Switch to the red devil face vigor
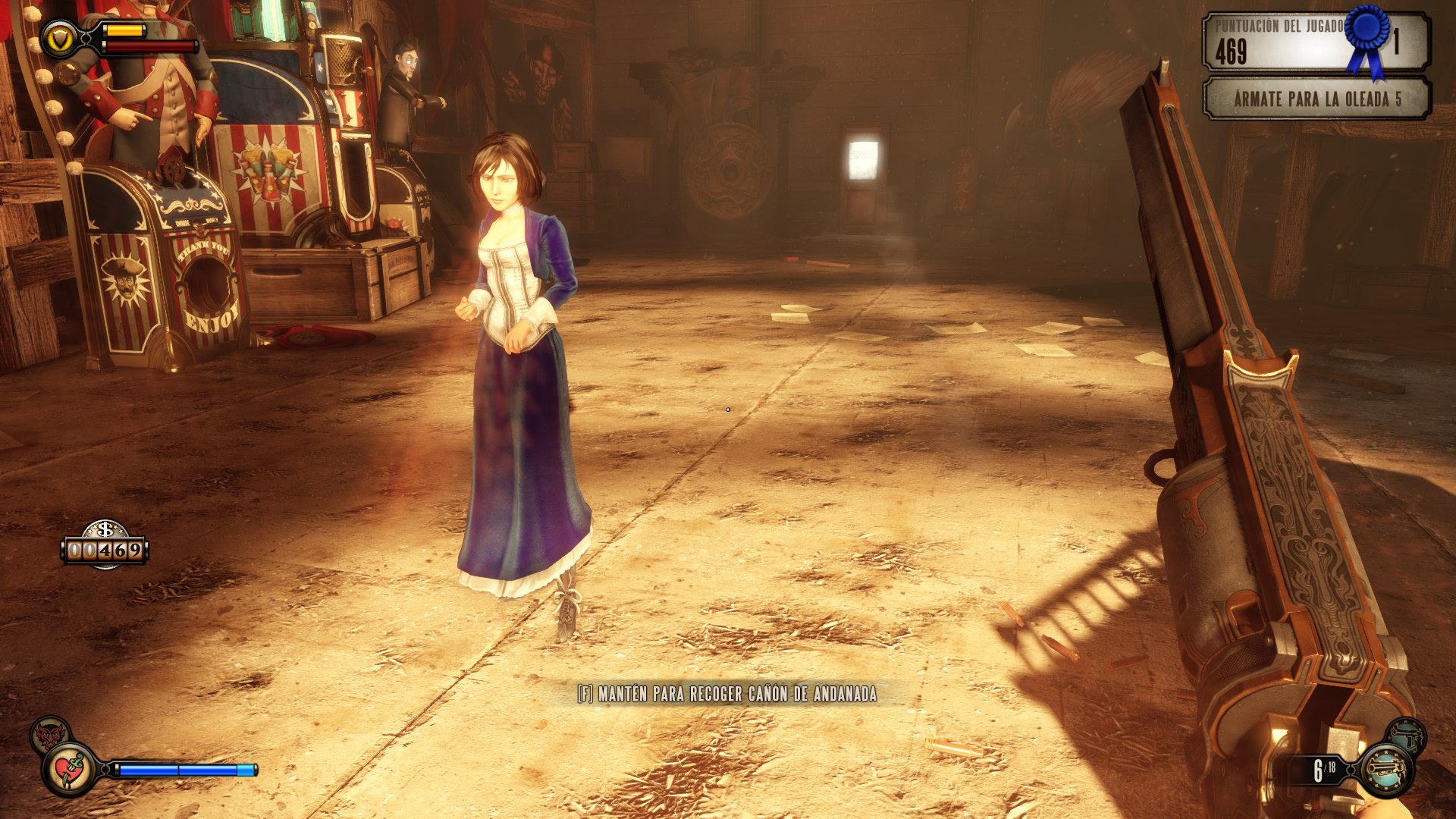 (49, 733)
